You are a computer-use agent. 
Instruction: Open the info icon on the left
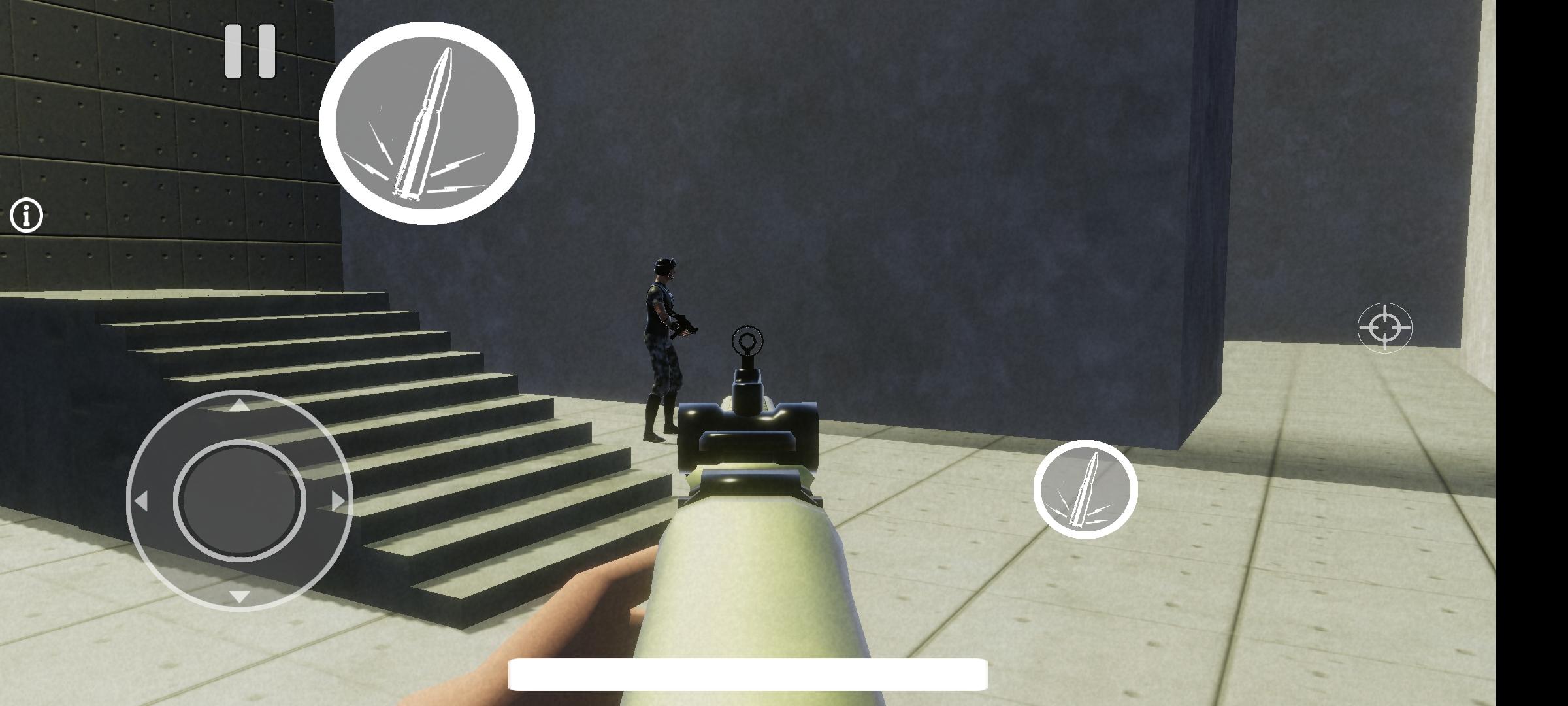click(x=26, y=214)
